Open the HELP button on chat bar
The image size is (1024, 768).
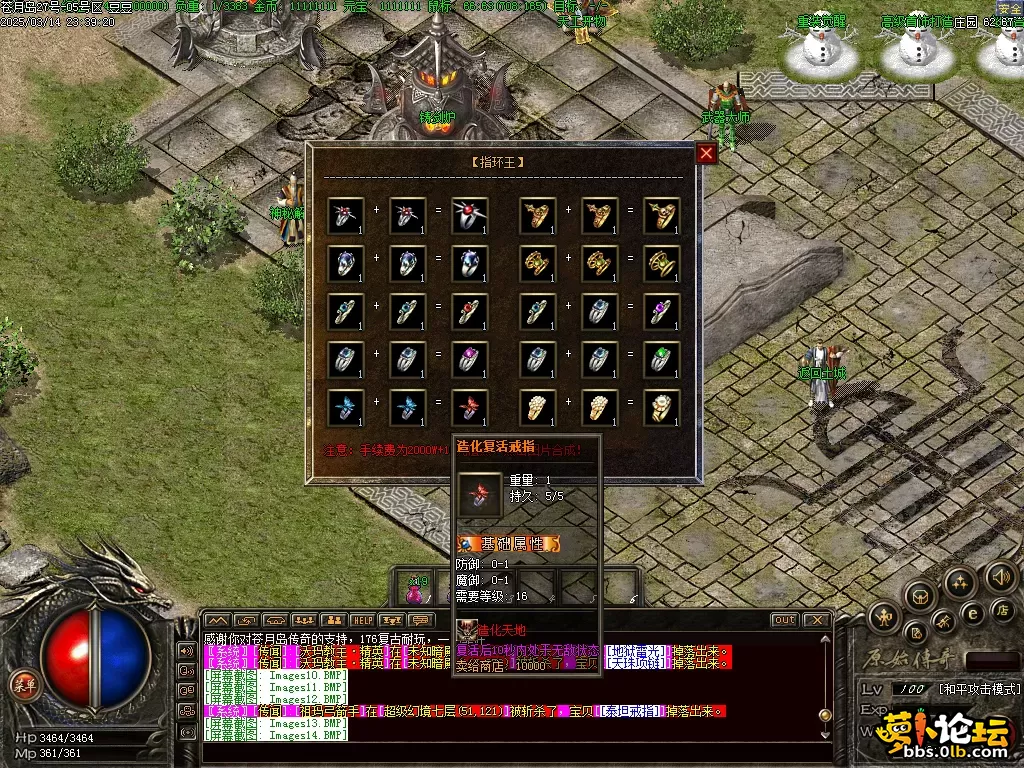click(362, 620)
